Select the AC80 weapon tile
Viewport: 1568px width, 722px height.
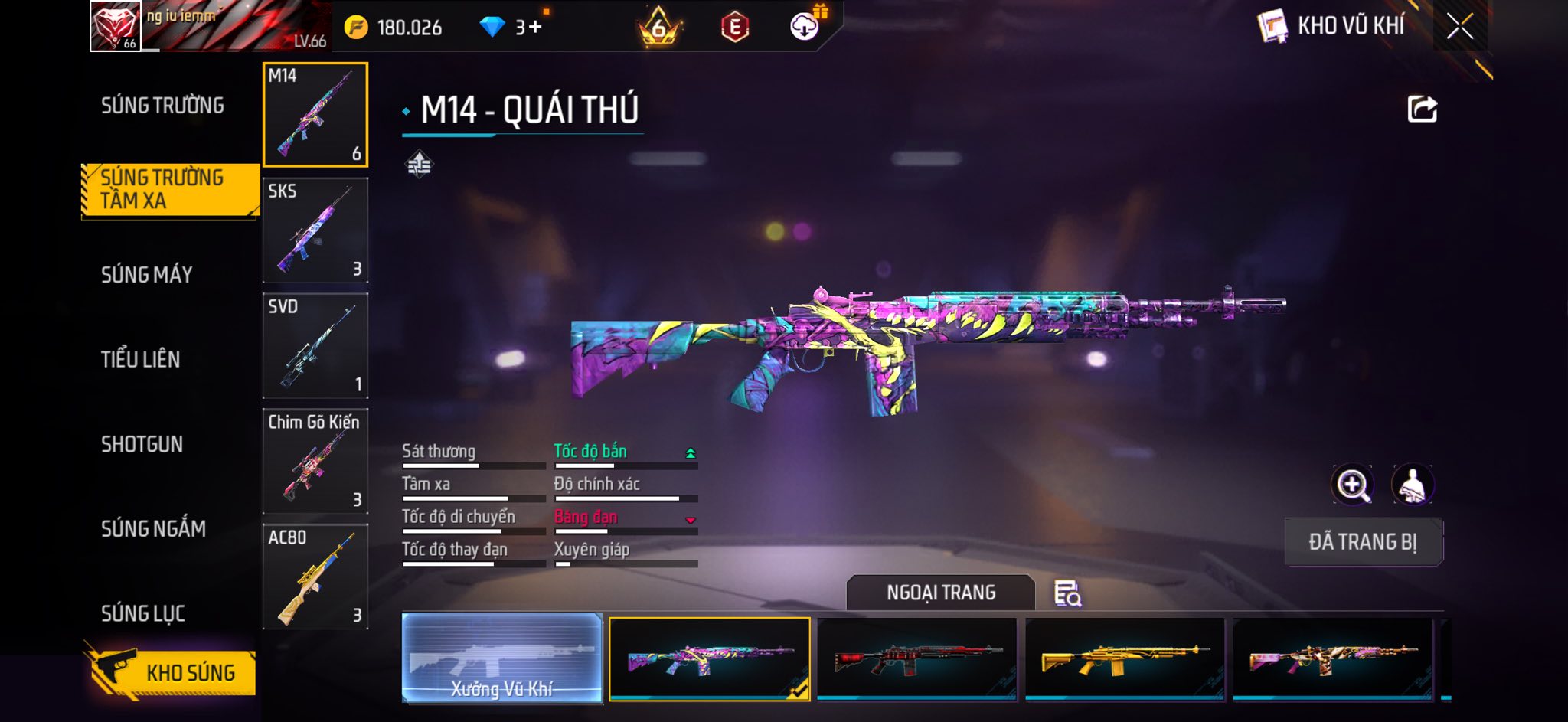315,576
